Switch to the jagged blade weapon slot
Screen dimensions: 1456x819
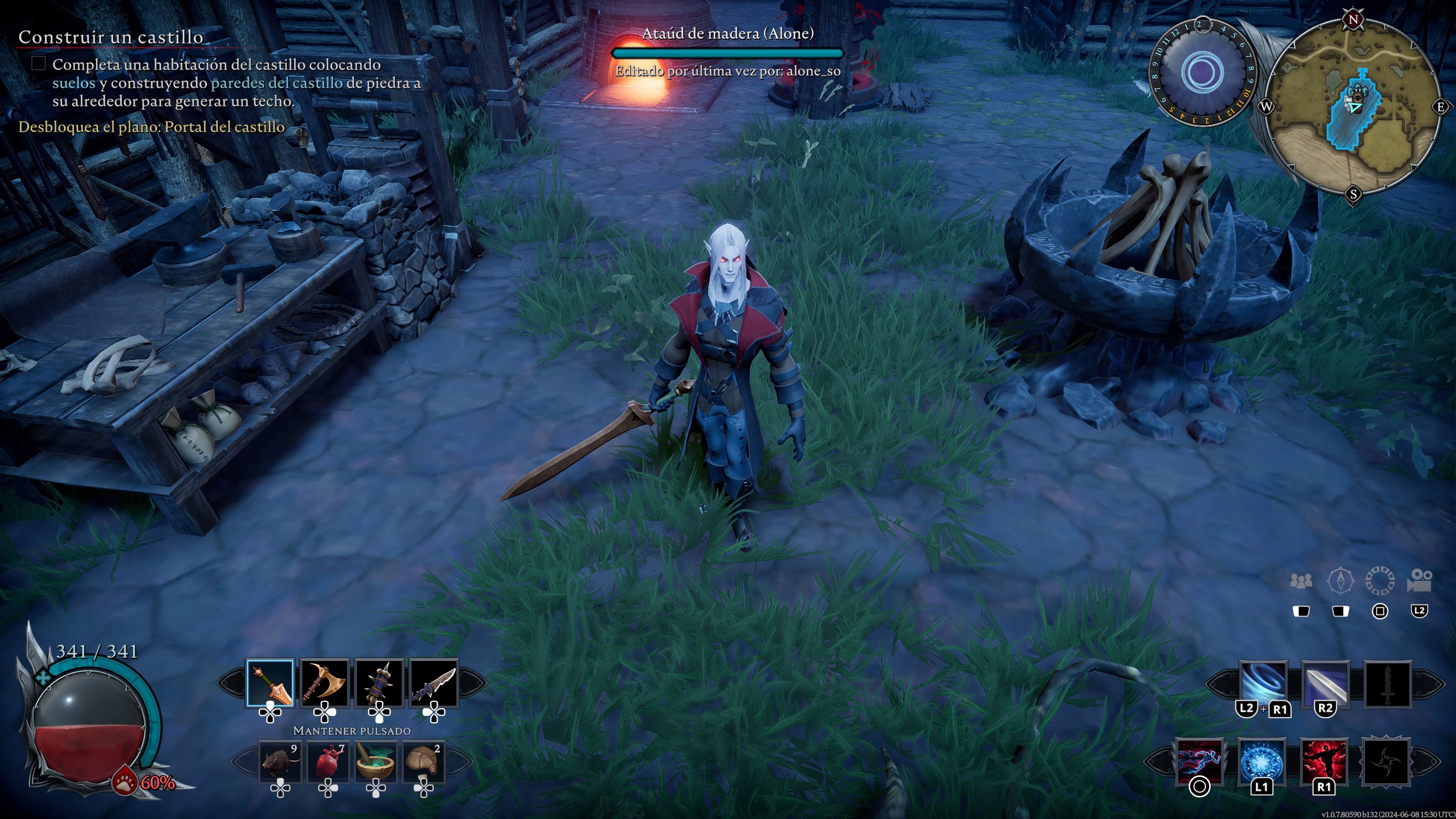[433, 683]
